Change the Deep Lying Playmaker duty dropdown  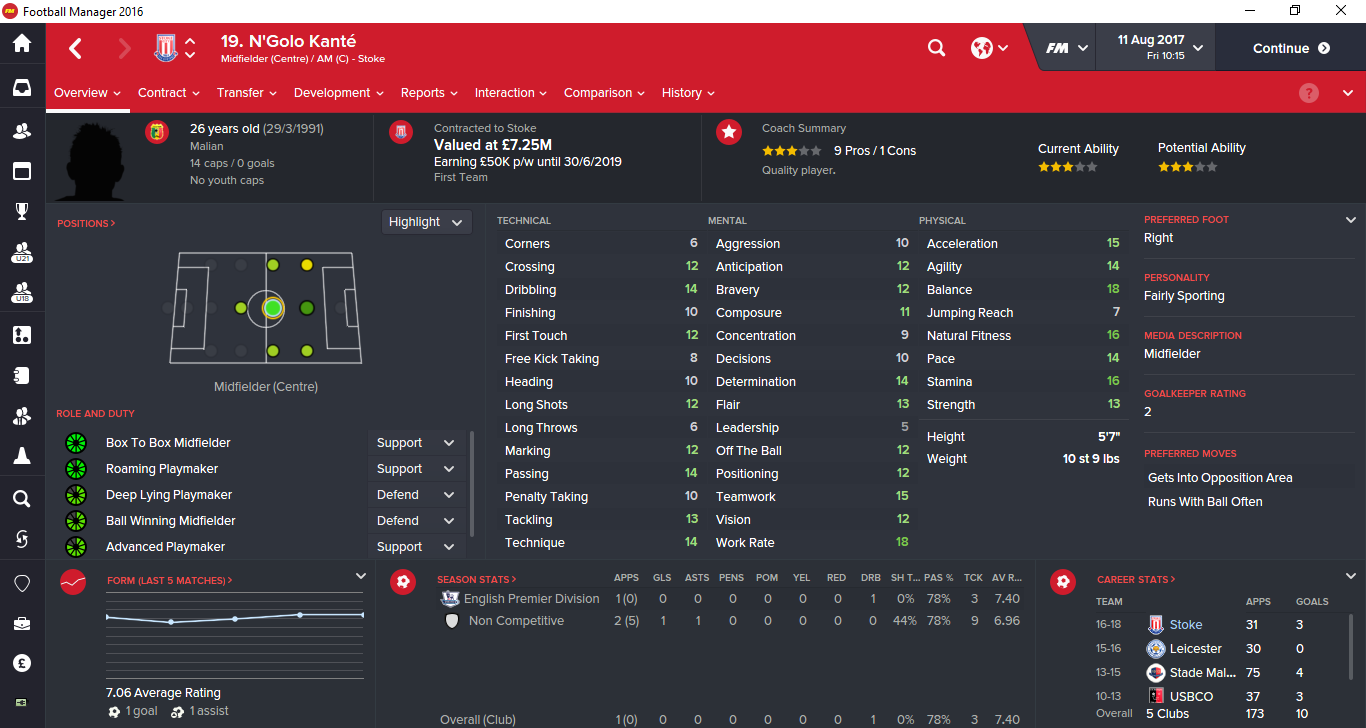click(416, 494)
